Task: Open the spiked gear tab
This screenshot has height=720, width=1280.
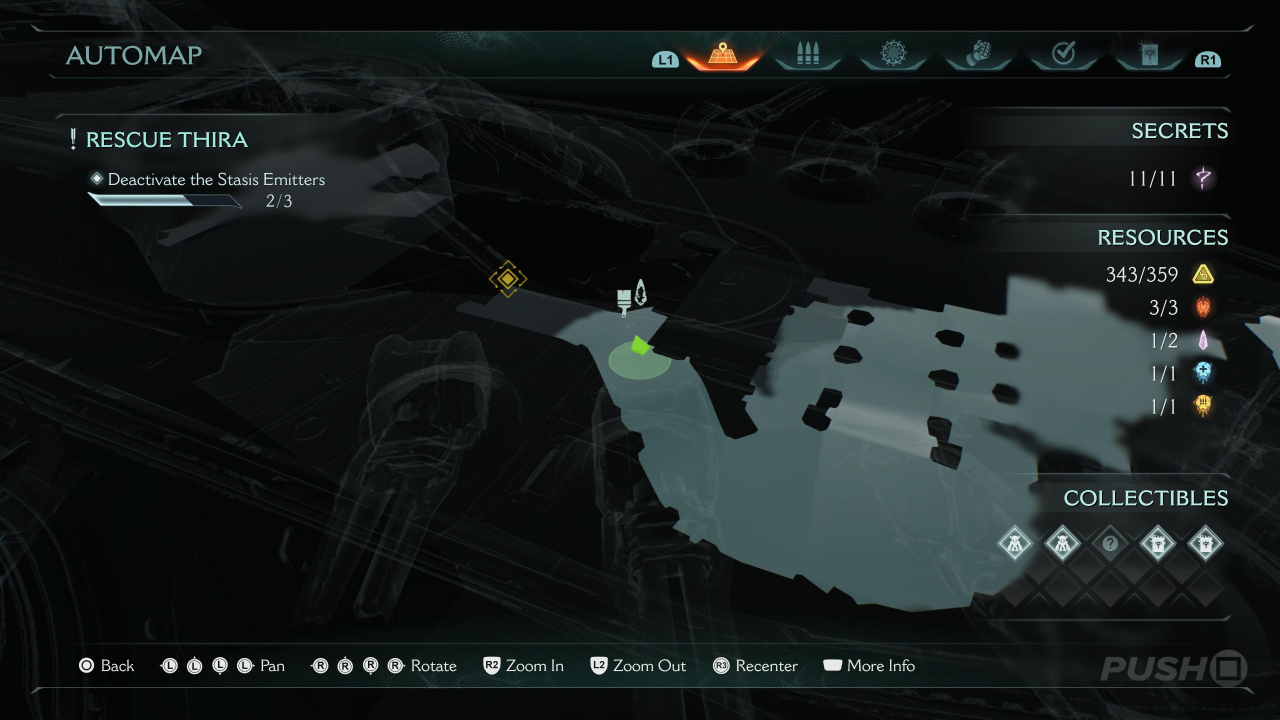Action: [x=892, y=55]
